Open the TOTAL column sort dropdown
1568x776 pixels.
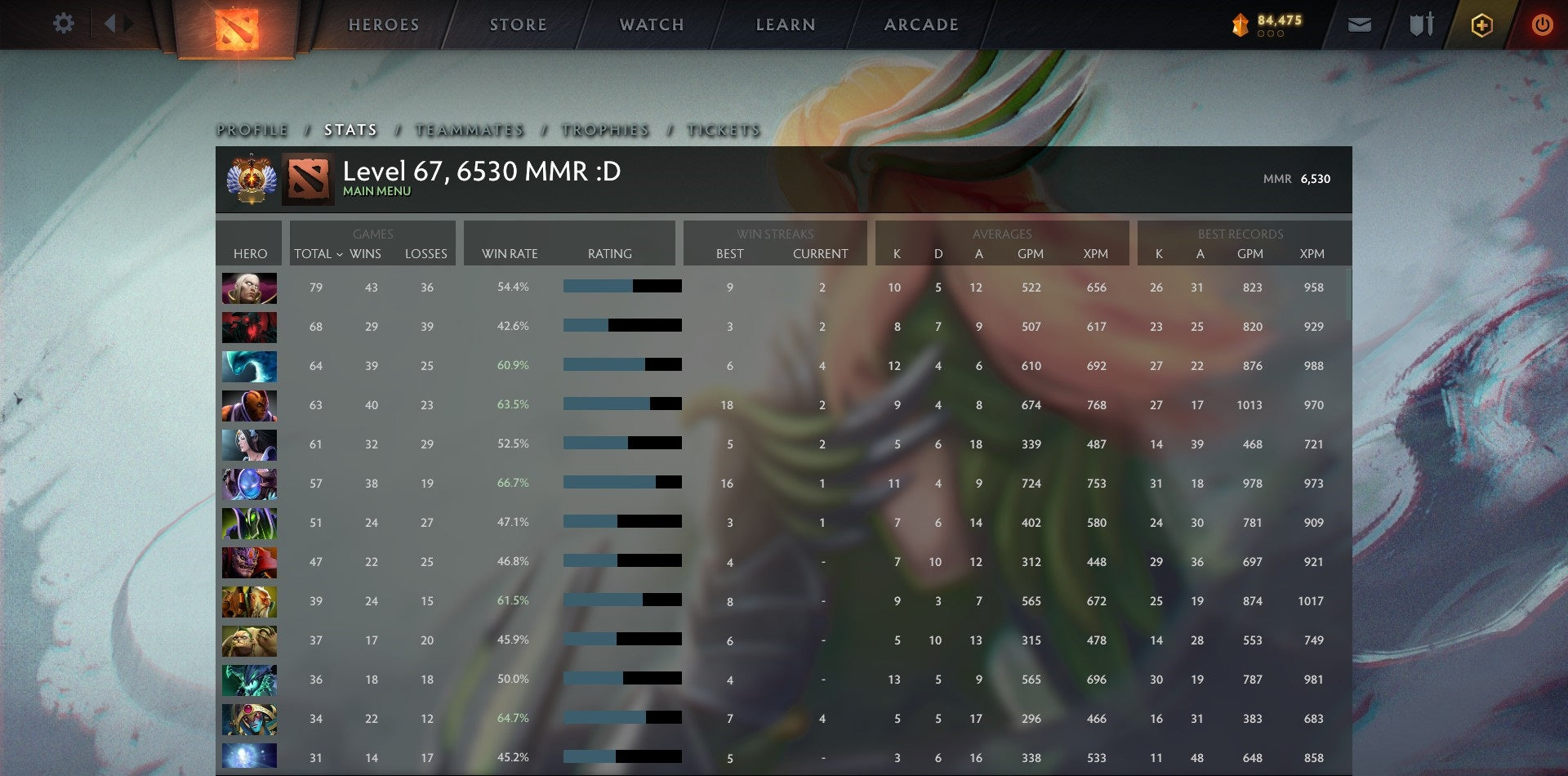pos(318,254)
